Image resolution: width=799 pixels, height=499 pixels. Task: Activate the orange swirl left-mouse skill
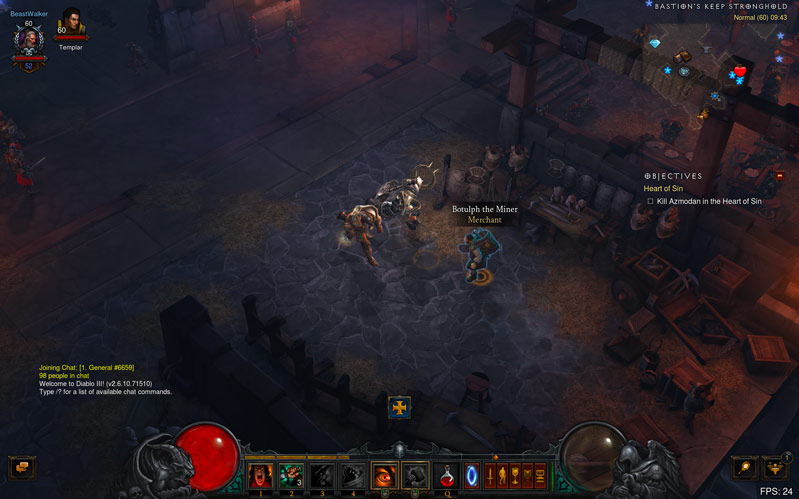tap(385, 476)
